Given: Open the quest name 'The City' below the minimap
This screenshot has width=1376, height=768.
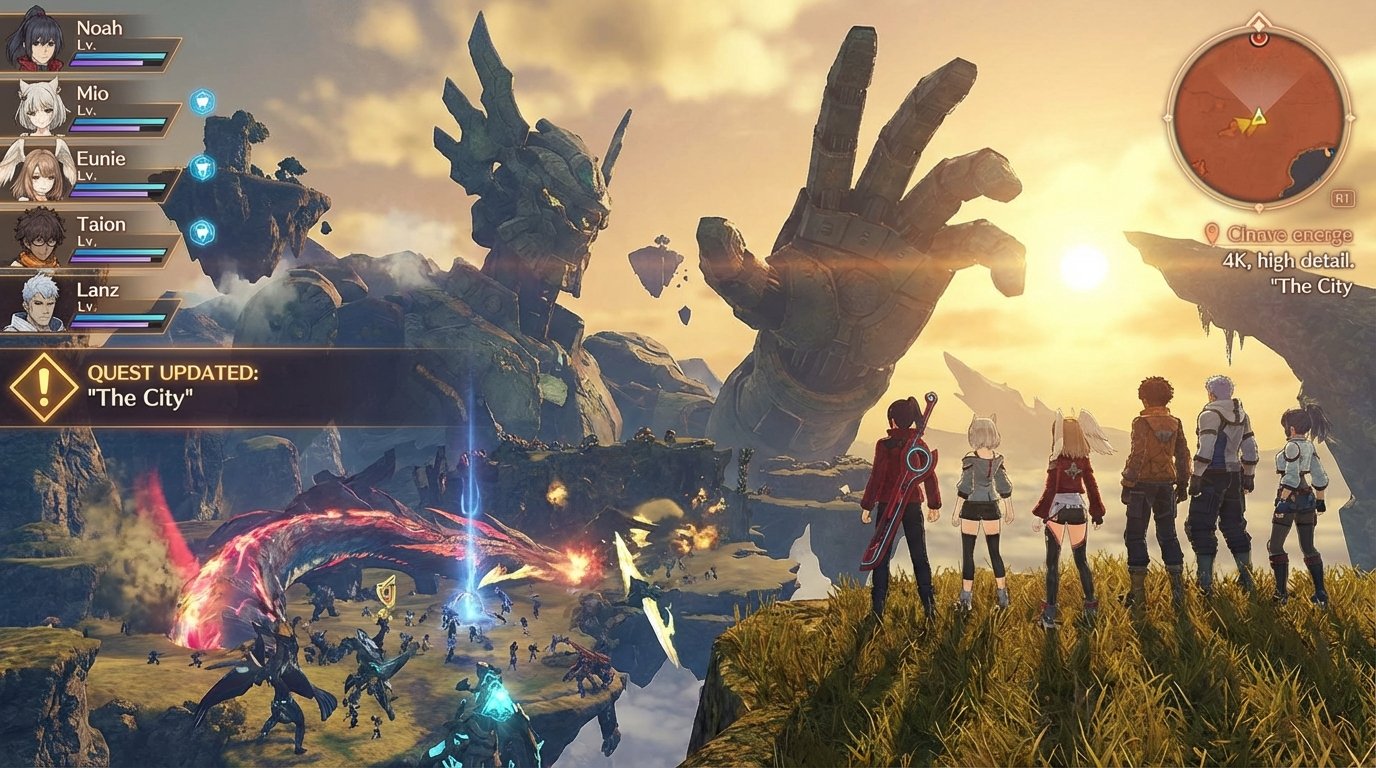Looking at the screenshot, I should (1310, 284).
